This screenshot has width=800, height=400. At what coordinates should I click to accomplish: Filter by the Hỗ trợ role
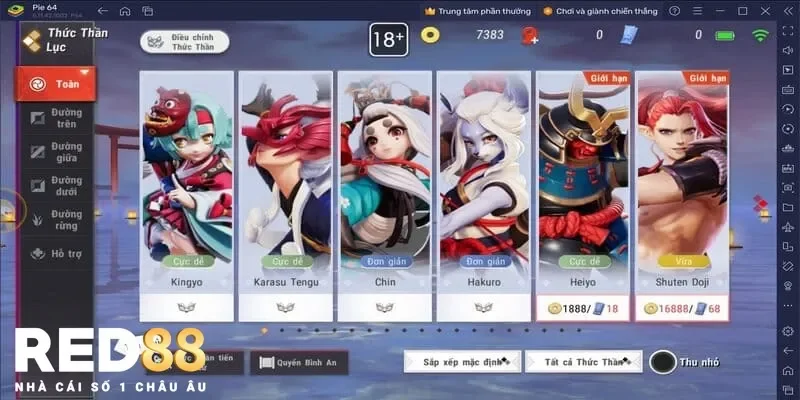tap(56, 254)
